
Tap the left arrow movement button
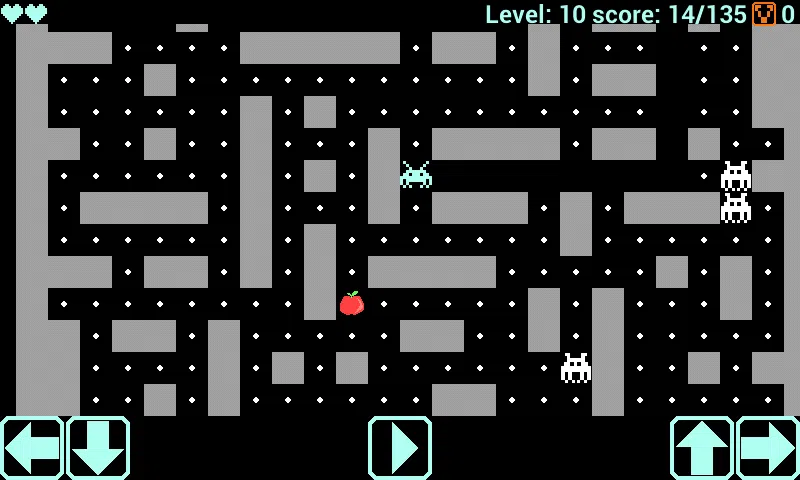click(x=32, y=448)
